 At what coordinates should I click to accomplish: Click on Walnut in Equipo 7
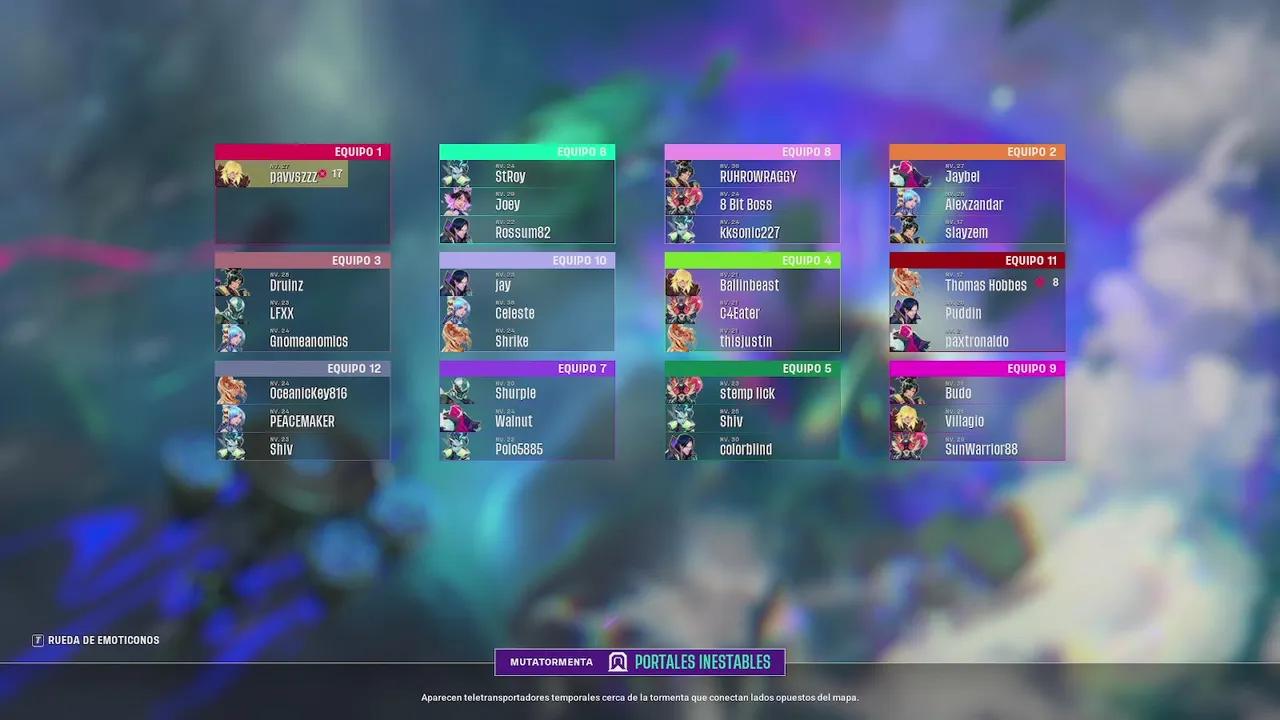tap(527, 421)
